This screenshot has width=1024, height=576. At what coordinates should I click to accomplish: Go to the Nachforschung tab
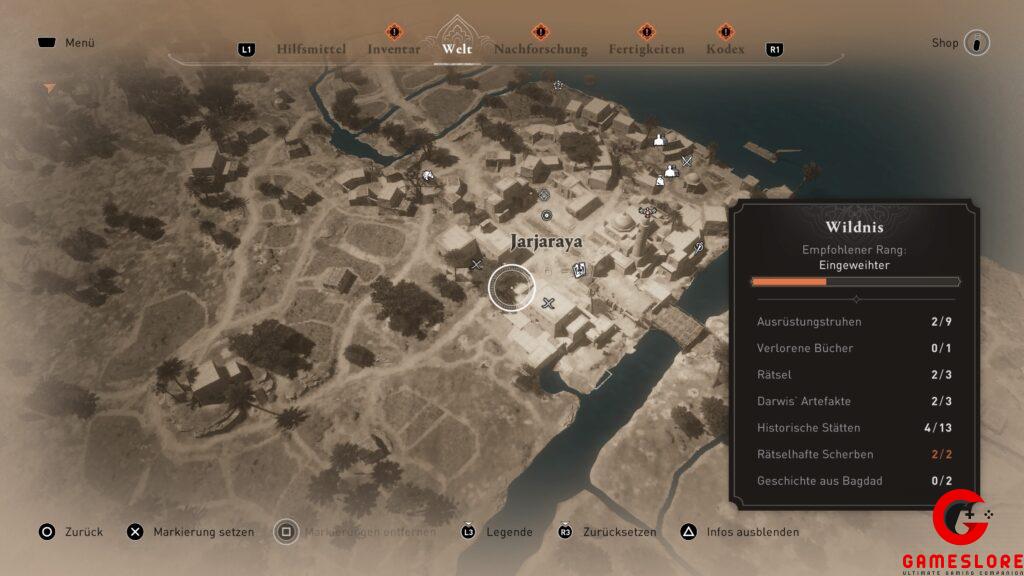[540, 49]
